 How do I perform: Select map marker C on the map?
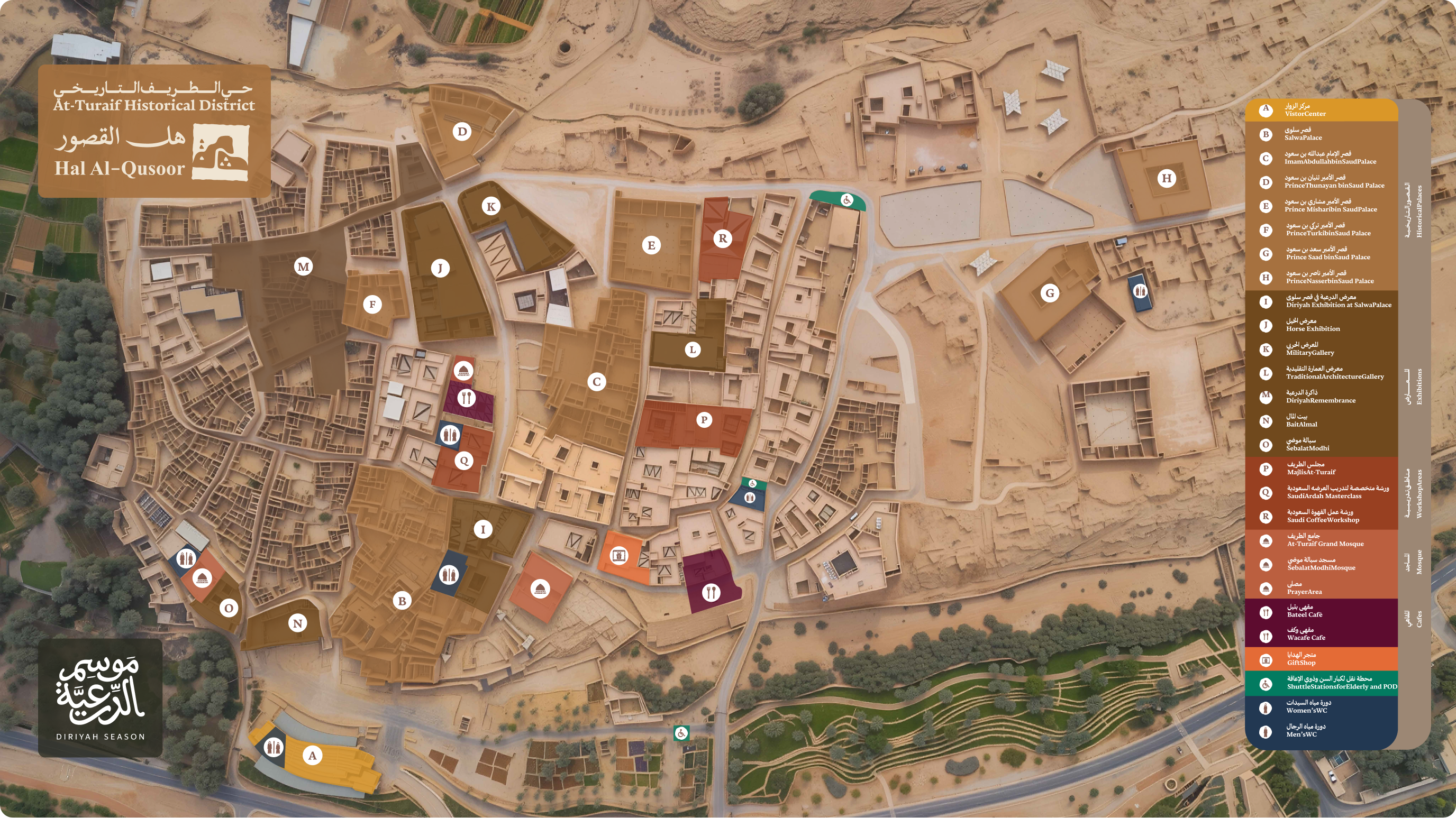click(596, 382)
